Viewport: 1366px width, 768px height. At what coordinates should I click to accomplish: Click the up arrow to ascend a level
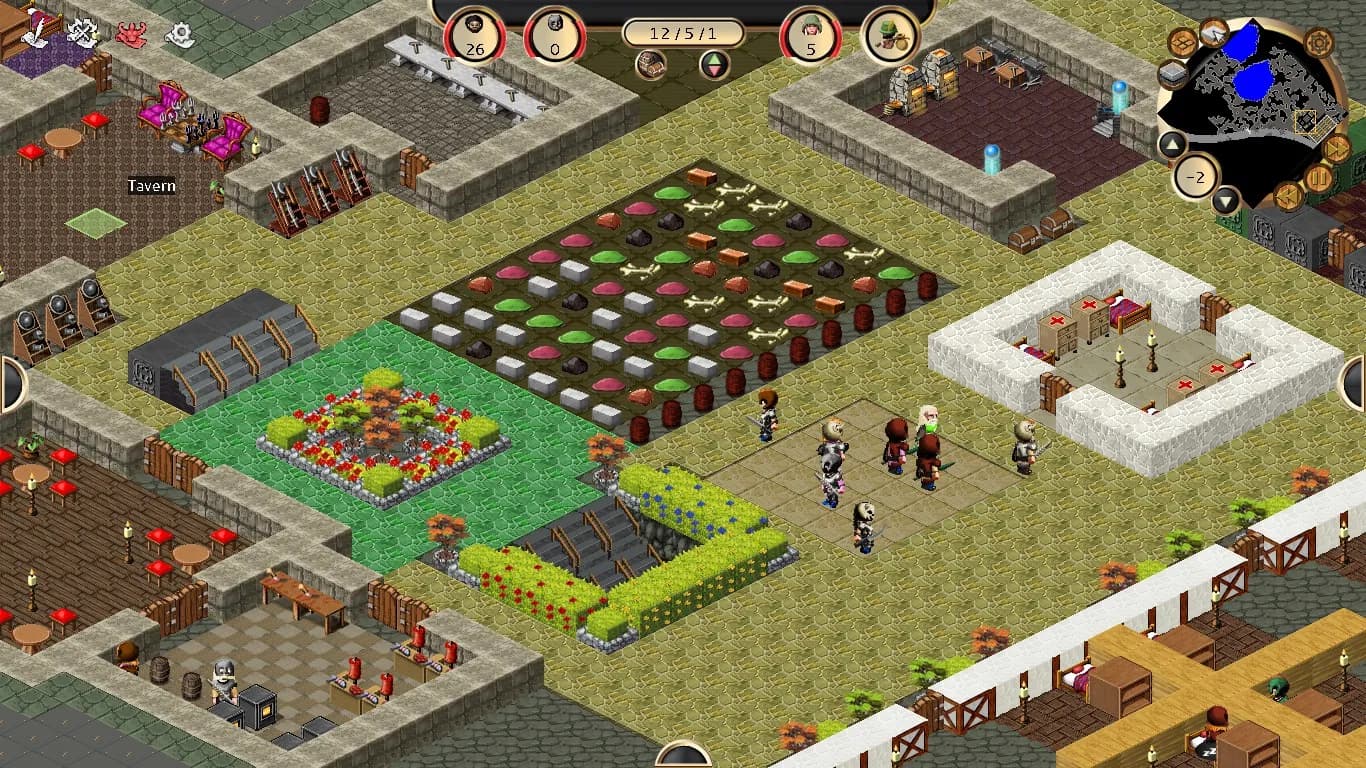coord(1171,145)
